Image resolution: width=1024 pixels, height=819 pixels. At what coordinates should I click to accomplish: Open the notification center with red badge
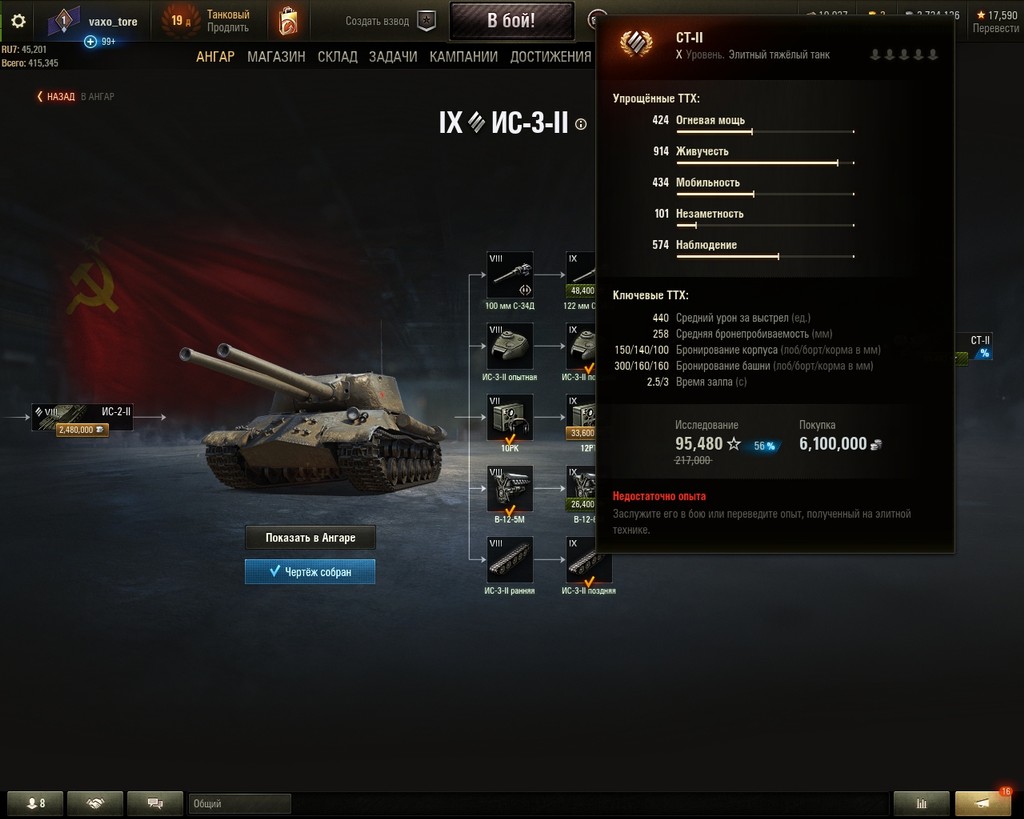pyautogui.click(x=983, y=803)
